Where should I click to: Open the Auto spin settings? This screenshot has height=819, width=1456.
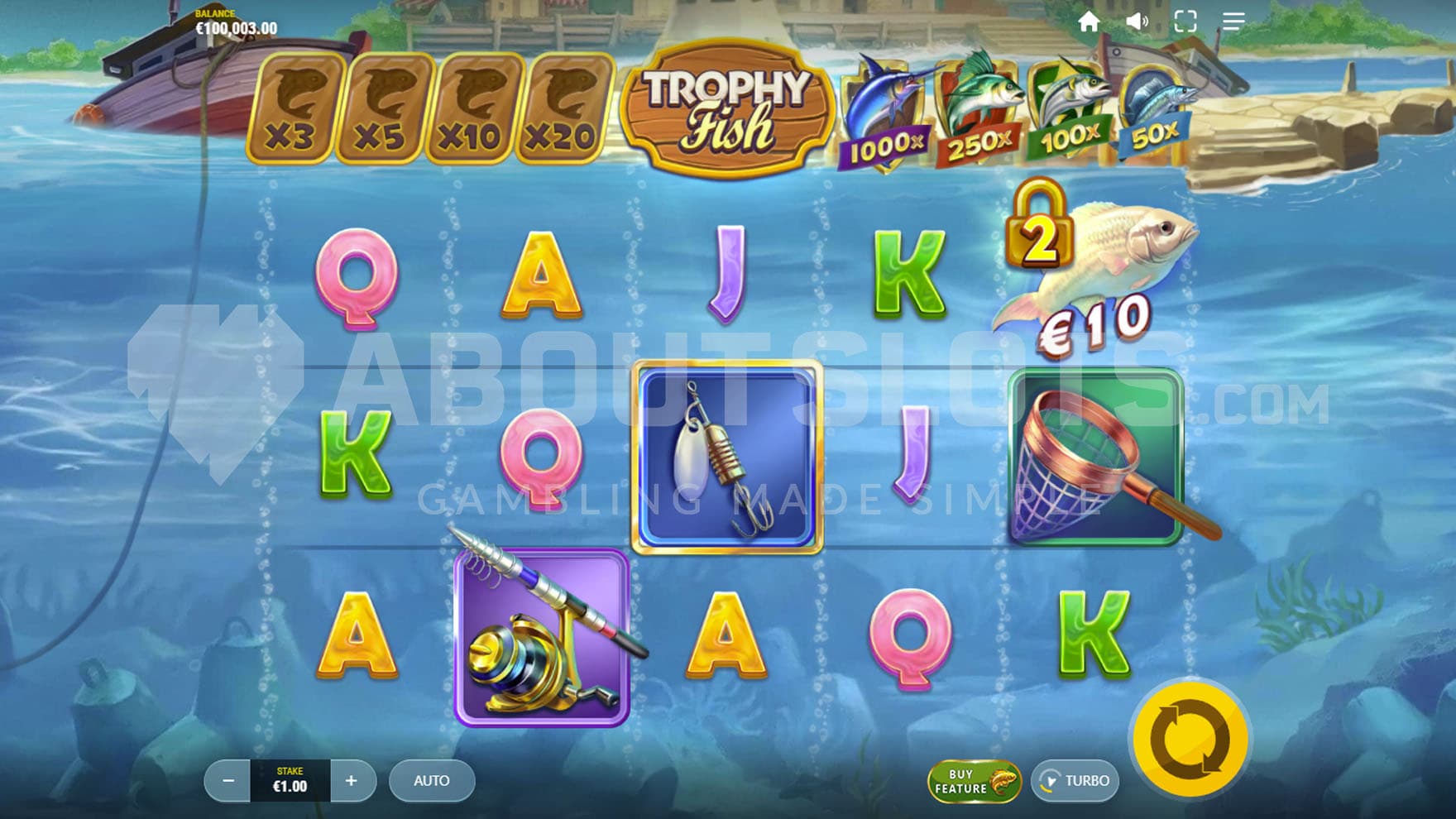(x=431, y=781)
